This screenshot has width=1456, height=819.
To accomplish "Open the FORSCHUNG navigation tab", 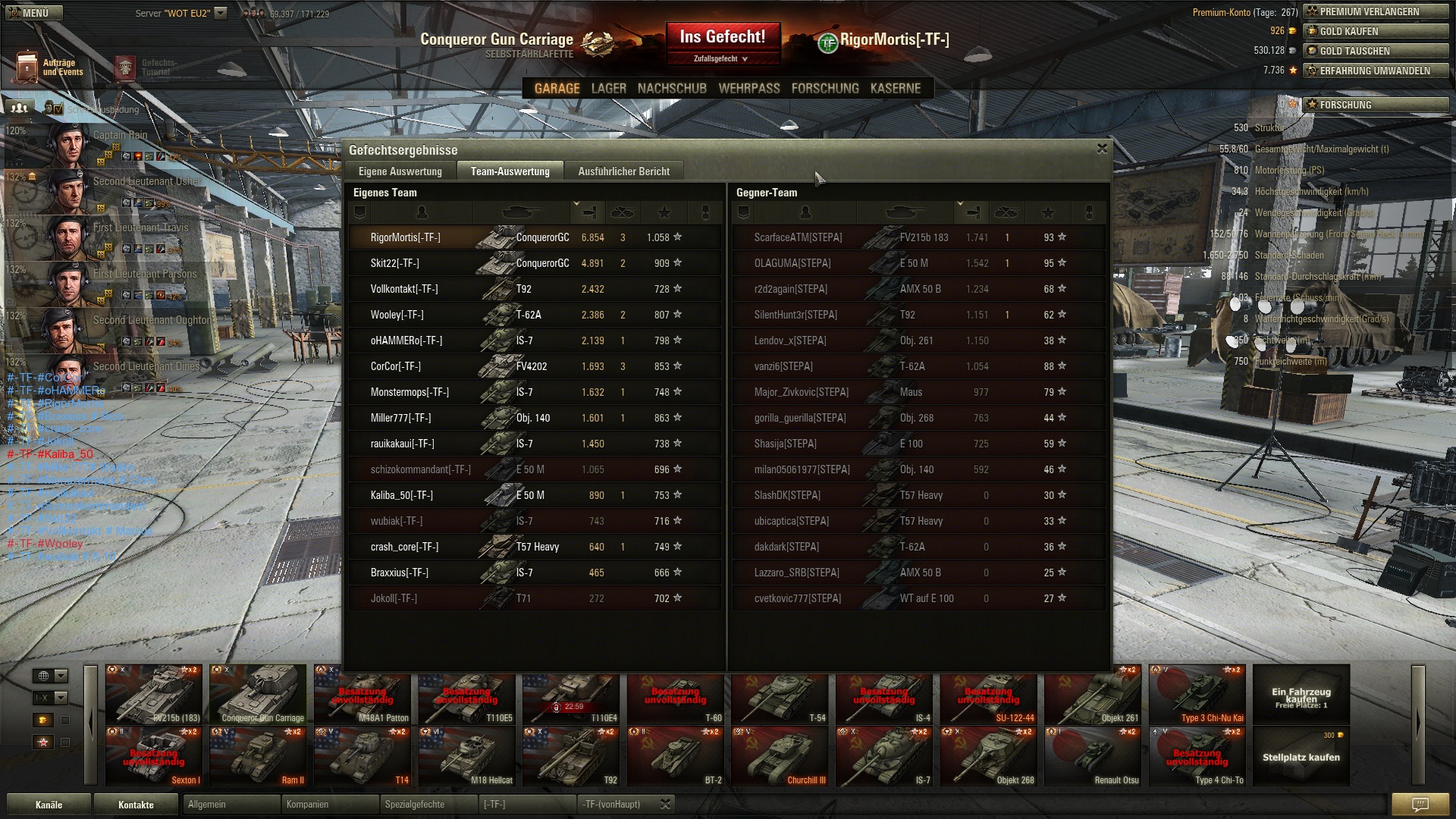I will point(824,89).
